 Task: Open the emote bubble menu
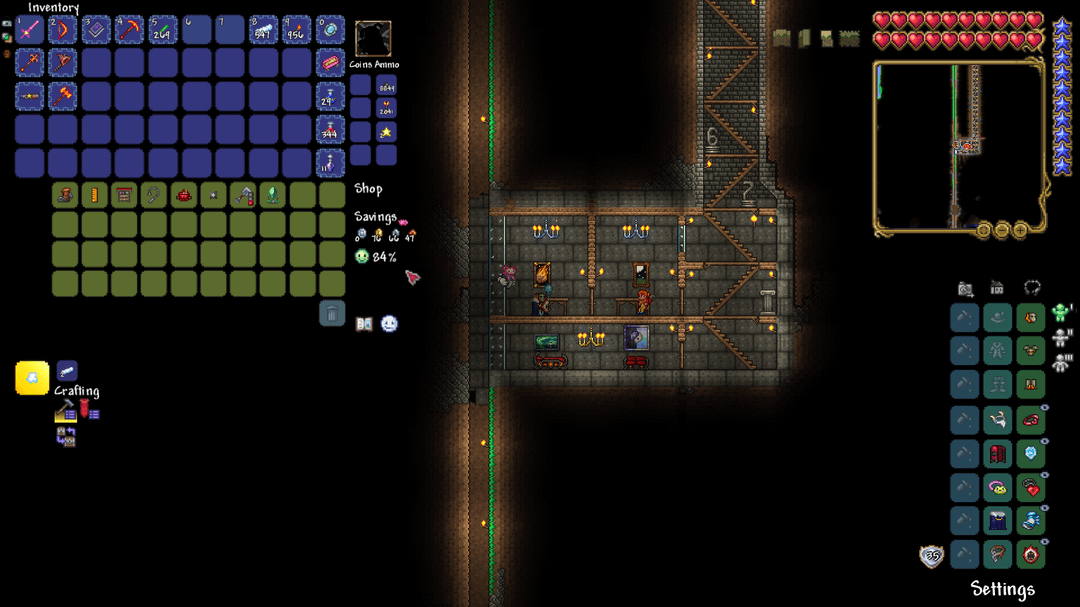389,324
